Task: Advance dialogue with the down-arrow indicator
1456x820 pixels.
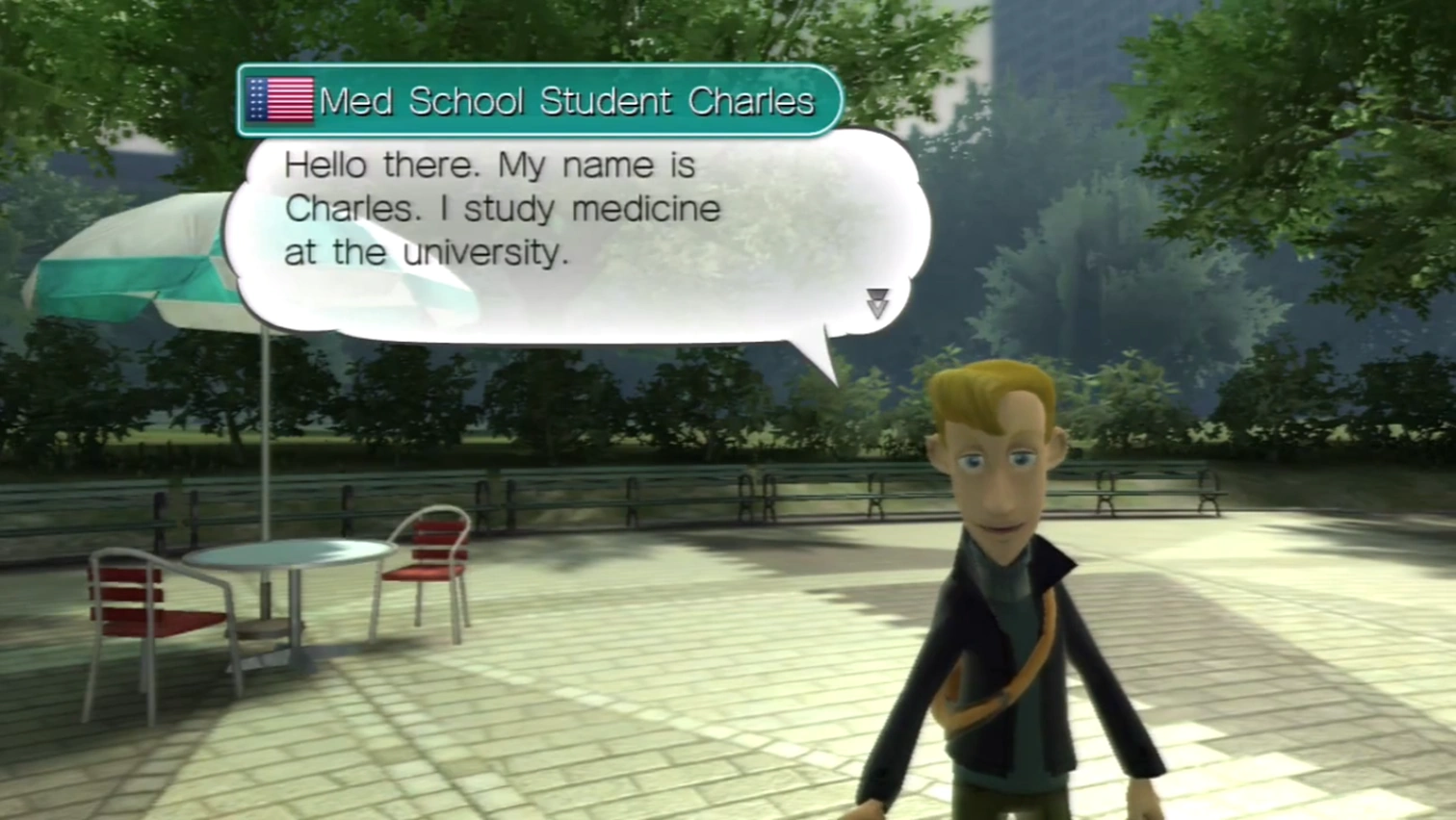Action: pyautogui.click(x=876, y=303)
